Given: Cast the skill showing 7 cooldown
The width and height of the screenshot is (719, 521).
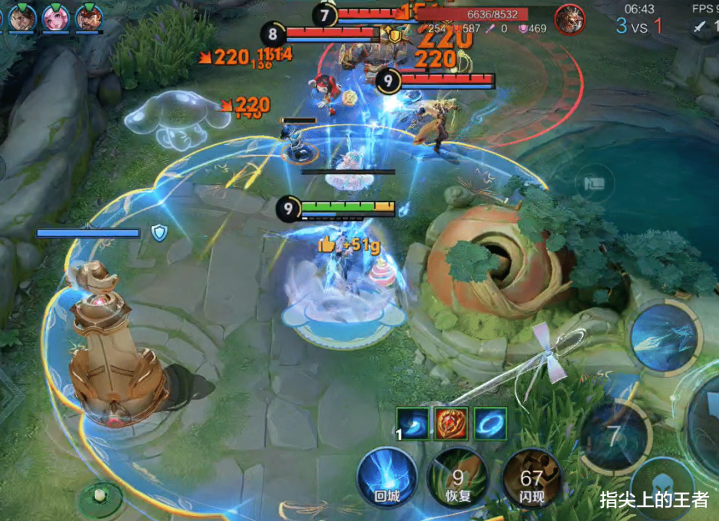Looking at the screenshot, I should click(615, 437).
